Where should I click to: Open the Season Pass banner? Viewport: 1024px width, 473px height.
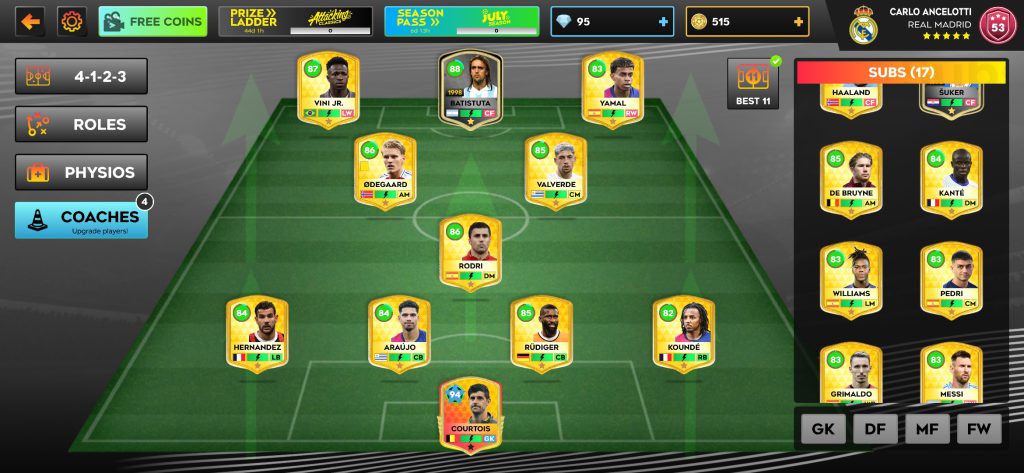461,21
